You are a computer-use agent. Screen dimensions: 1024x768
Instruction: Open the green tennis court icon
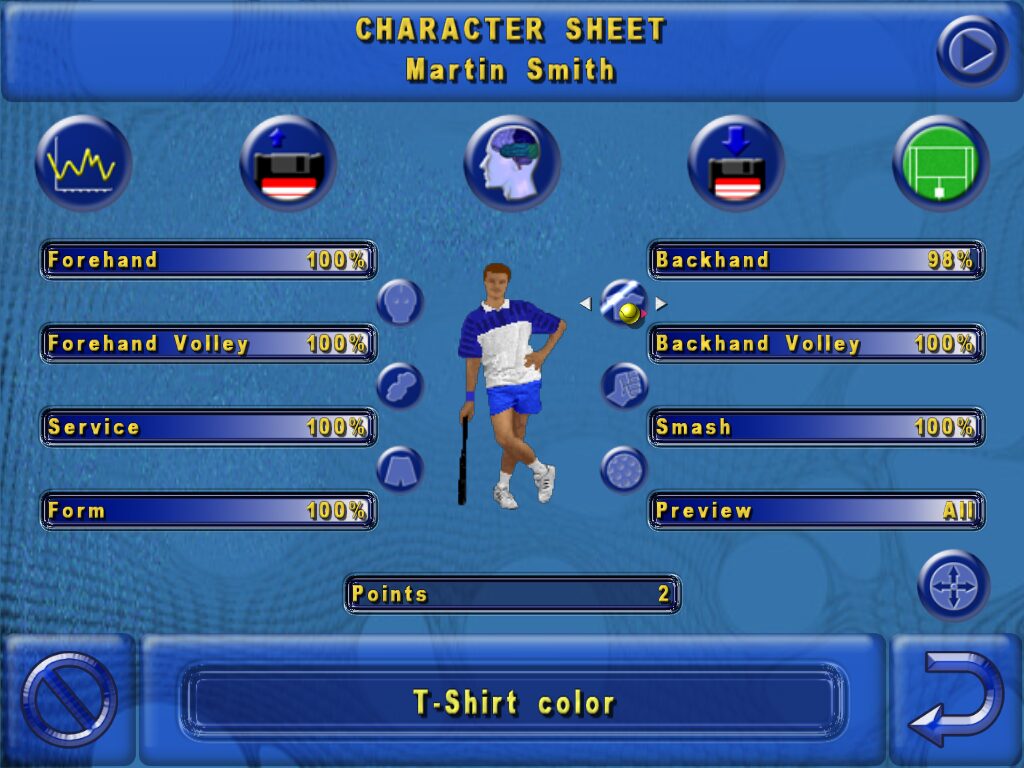point(940,162)
